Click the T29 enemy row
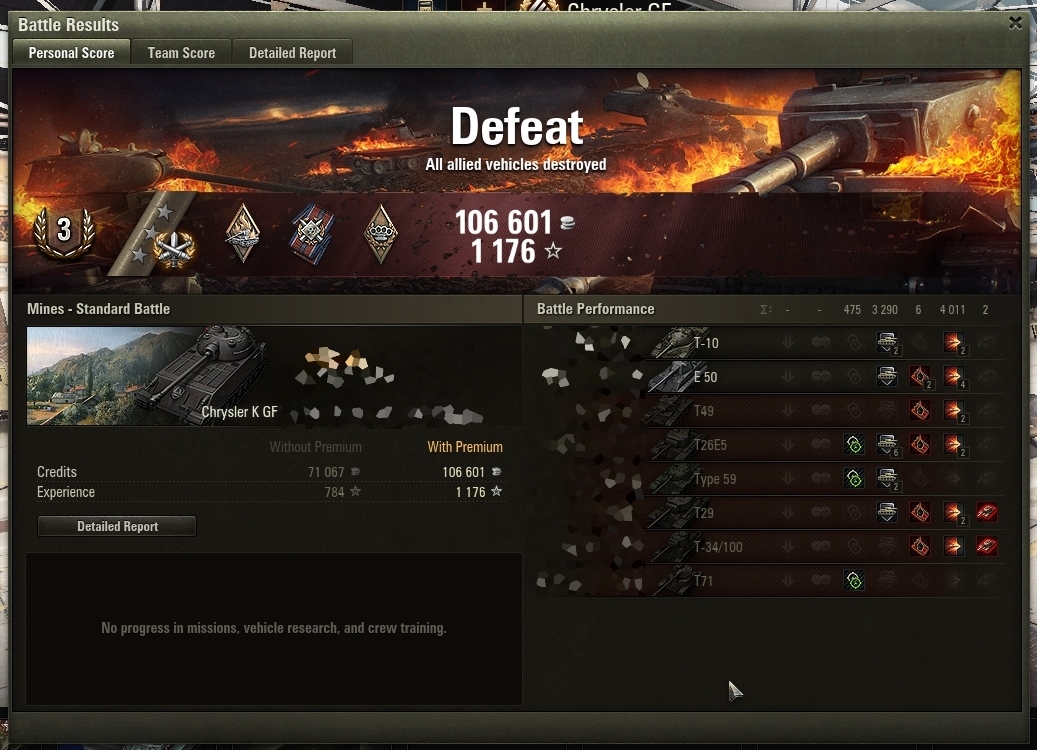This screenshot has height=750, width=1037. click(x=764, y=513)
